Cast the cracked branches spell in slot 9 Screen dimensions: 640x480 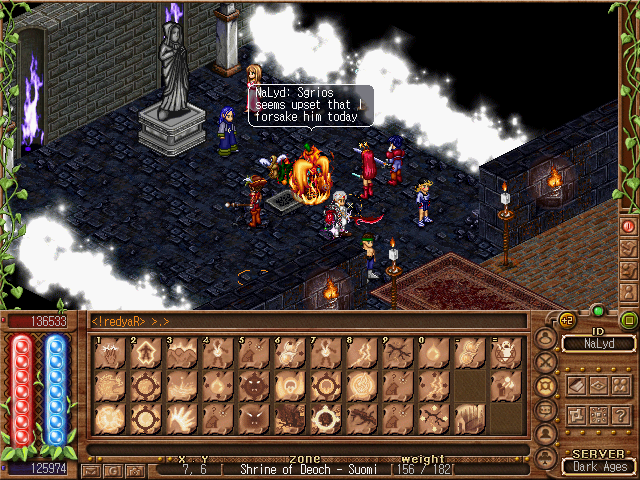coord(397,353)
